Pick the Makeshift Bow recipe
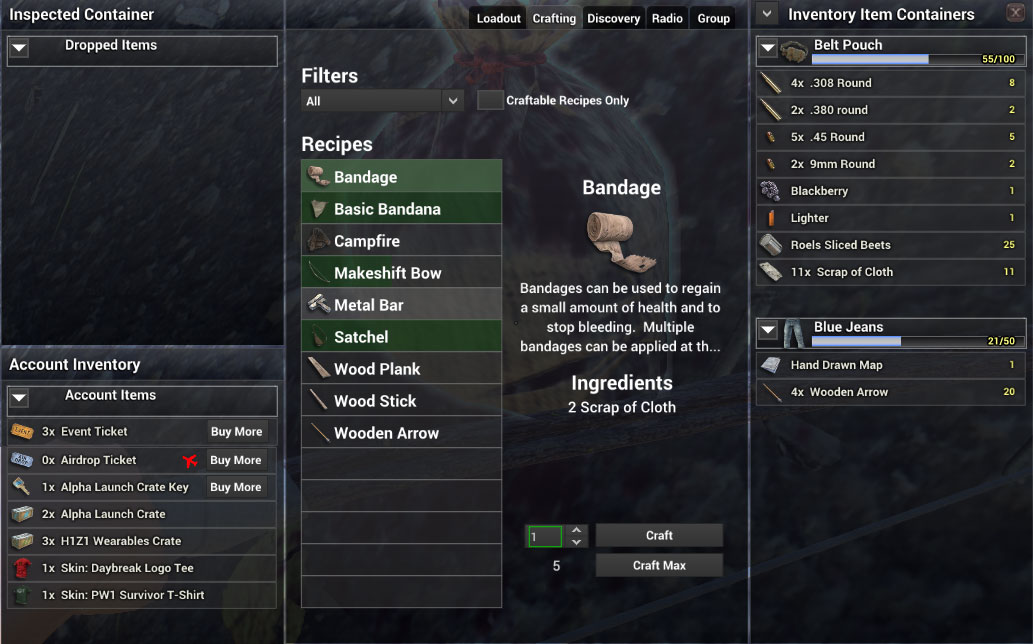Image resolution: width=1033 pixels, height=644 pixels. click(401, 273)
